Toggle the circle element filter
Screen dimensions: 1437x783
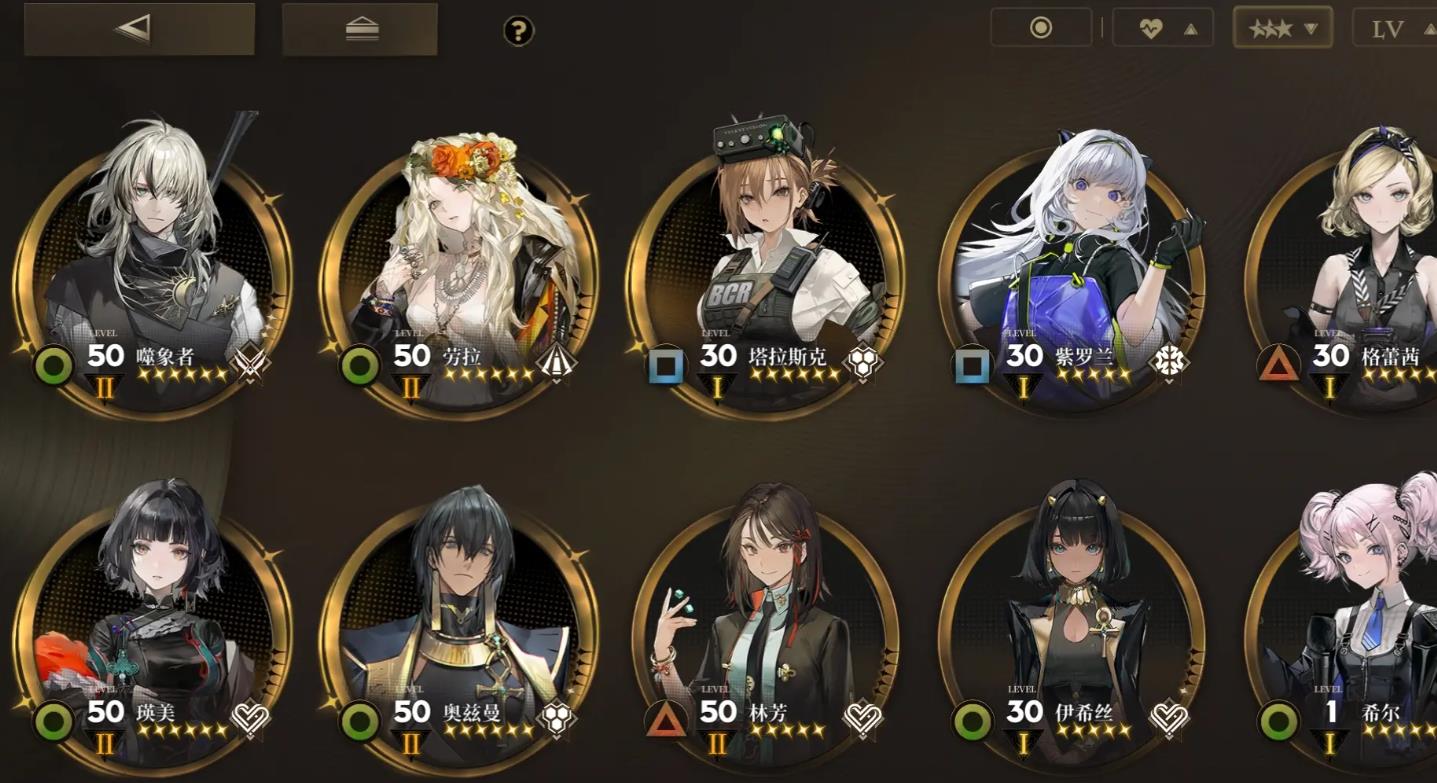tap(1041, 28)
